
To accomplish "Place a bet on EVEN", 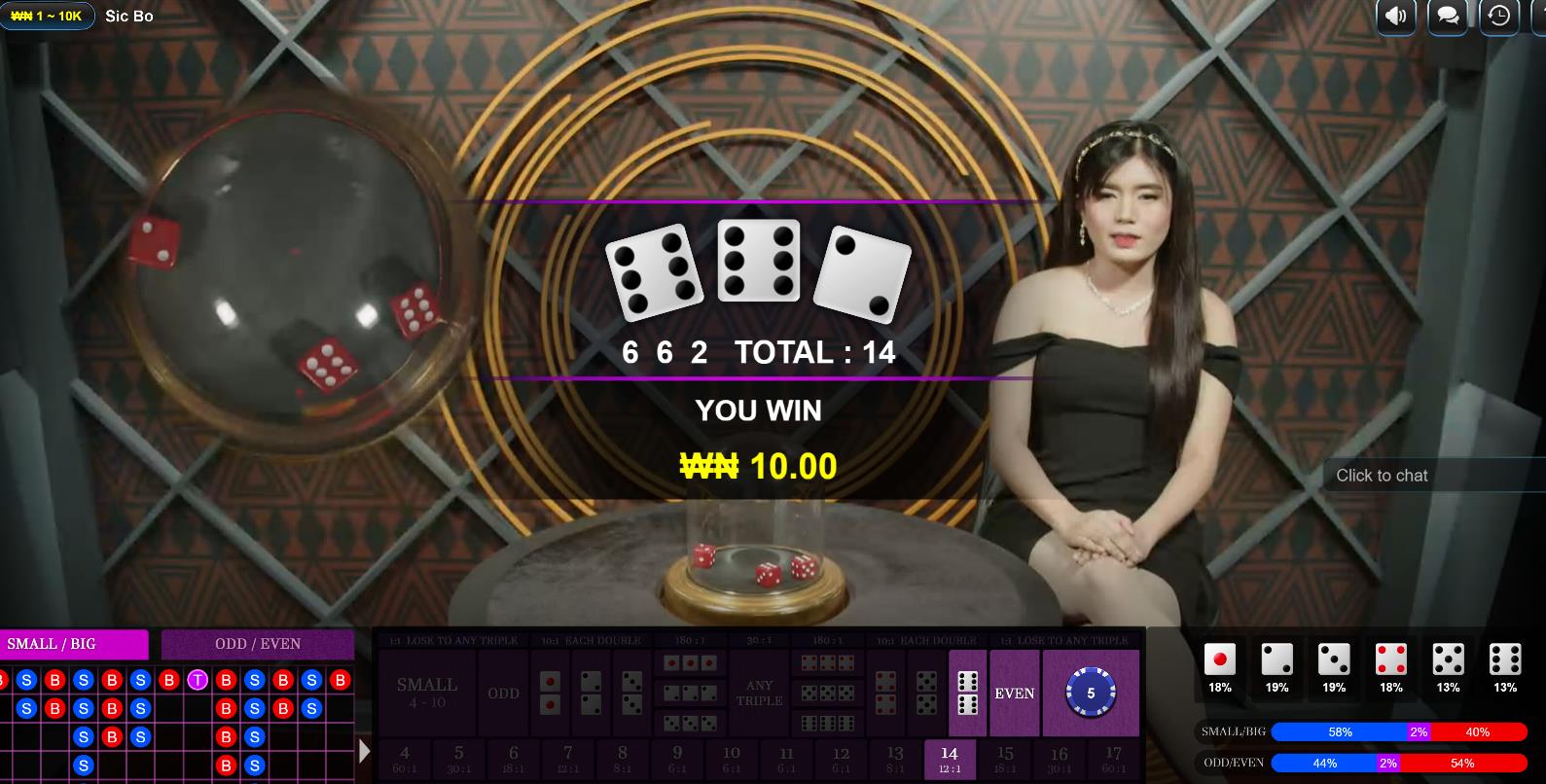I will coord(1014,693).
